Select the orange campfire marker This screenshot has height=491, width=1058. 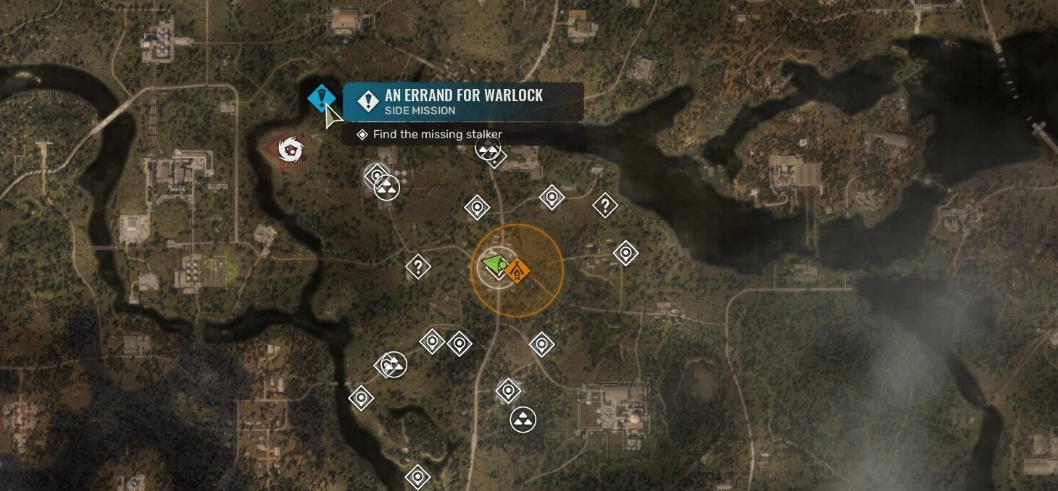coord(517,270)
